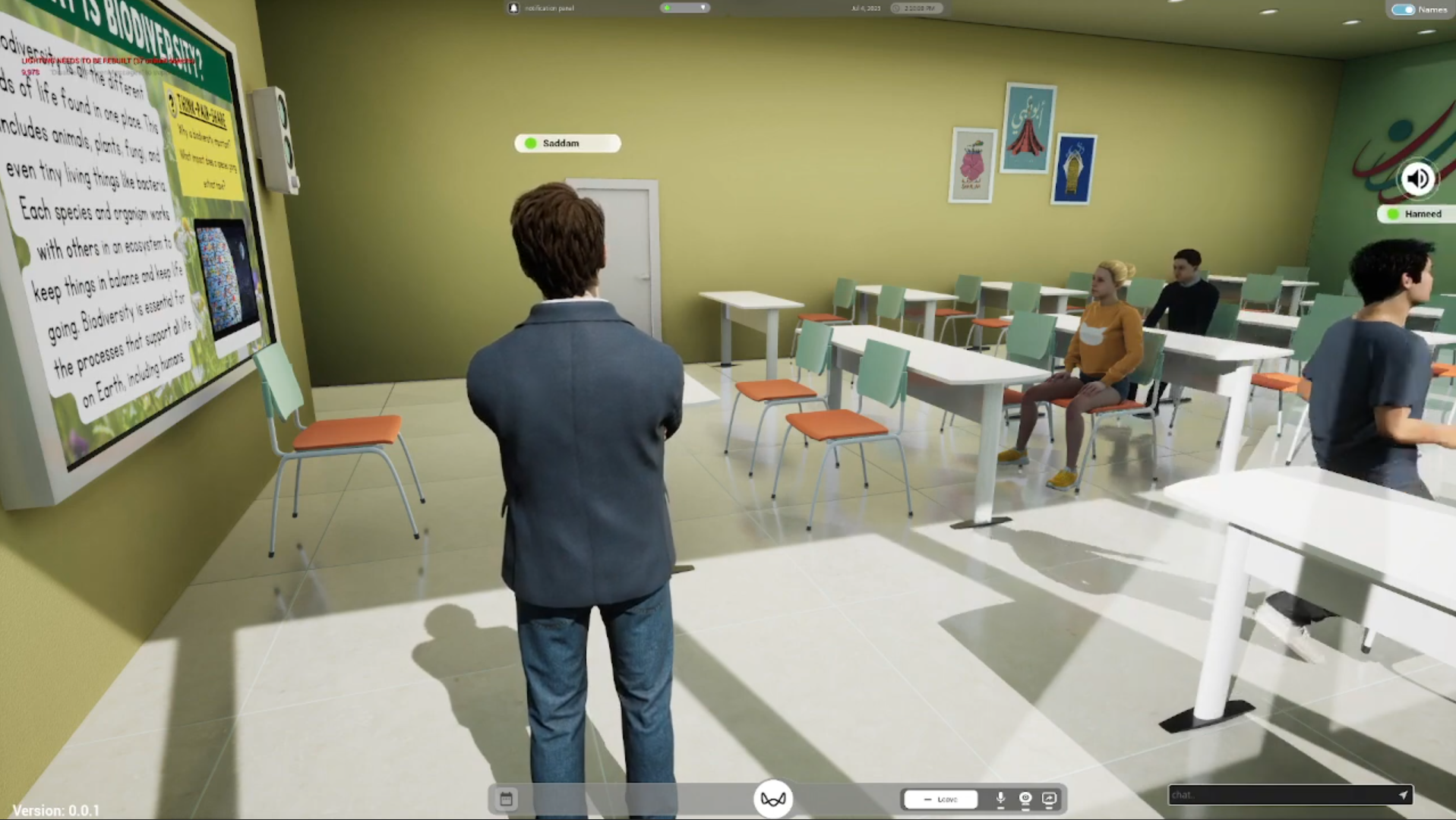Image resolution: width=1456 pixels, height=820 pixels.
Task: Click the green status indicator next to Hameed
Action: pos(1392,214)
